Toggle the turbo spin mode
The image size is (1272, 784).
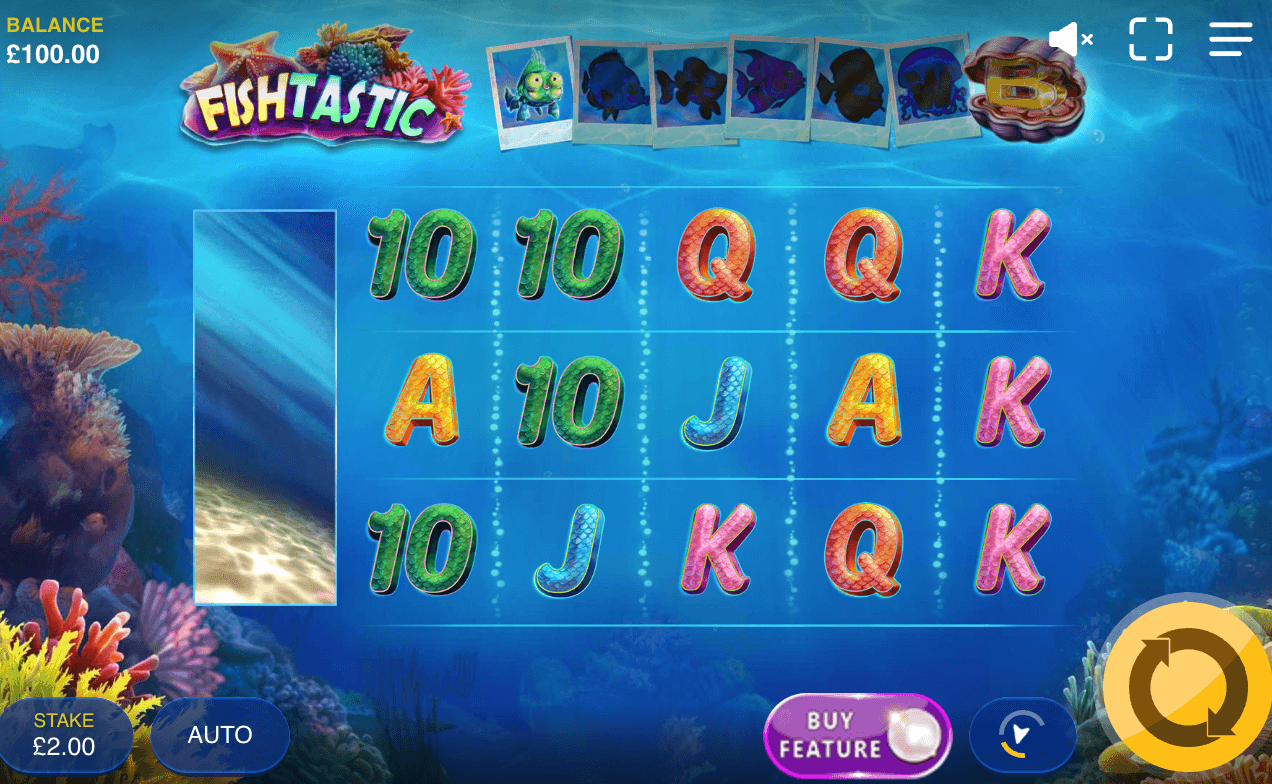1022,735
